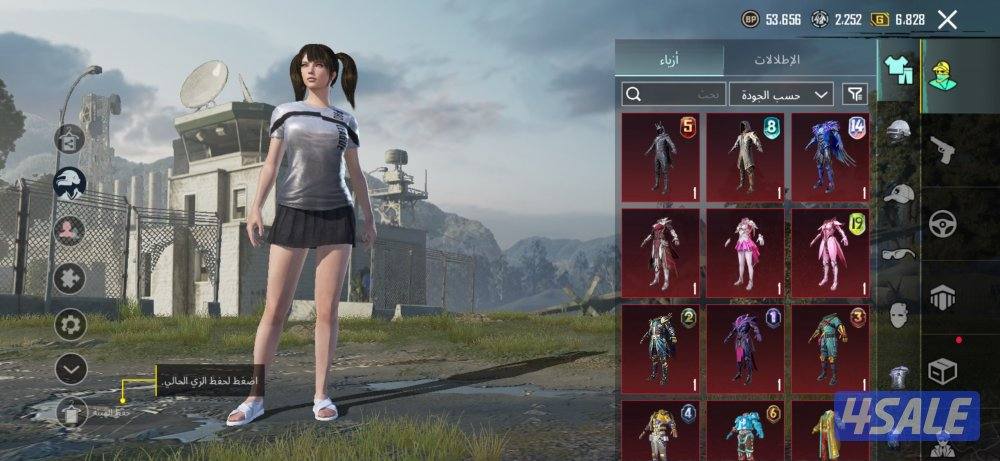Switch to the أزياء outfits tab
Screen dimensions: 1000x461
click(x=671, y=60)
